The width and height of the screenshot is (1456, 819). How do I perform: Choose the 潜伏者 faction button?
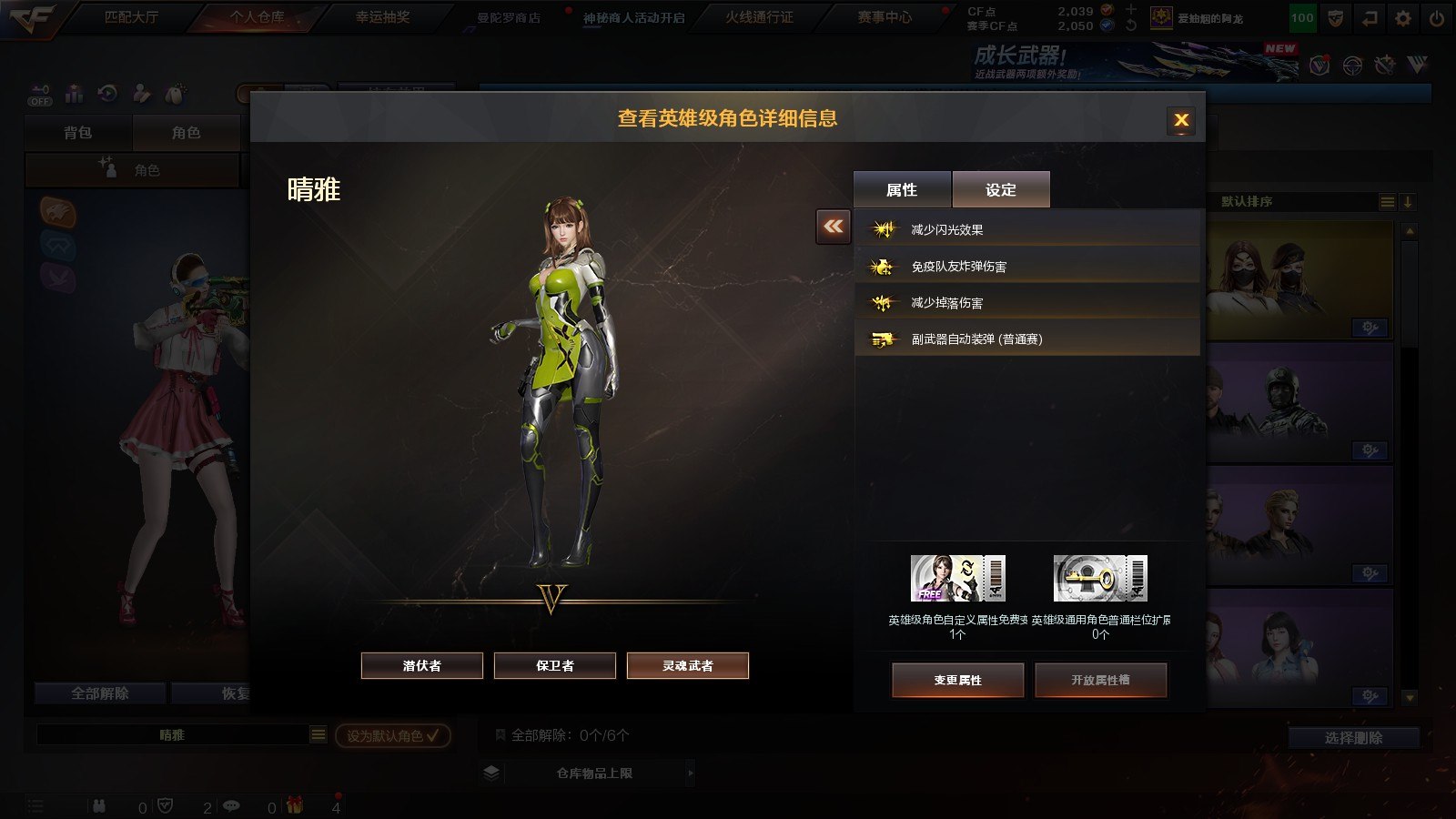pos(422,665)
